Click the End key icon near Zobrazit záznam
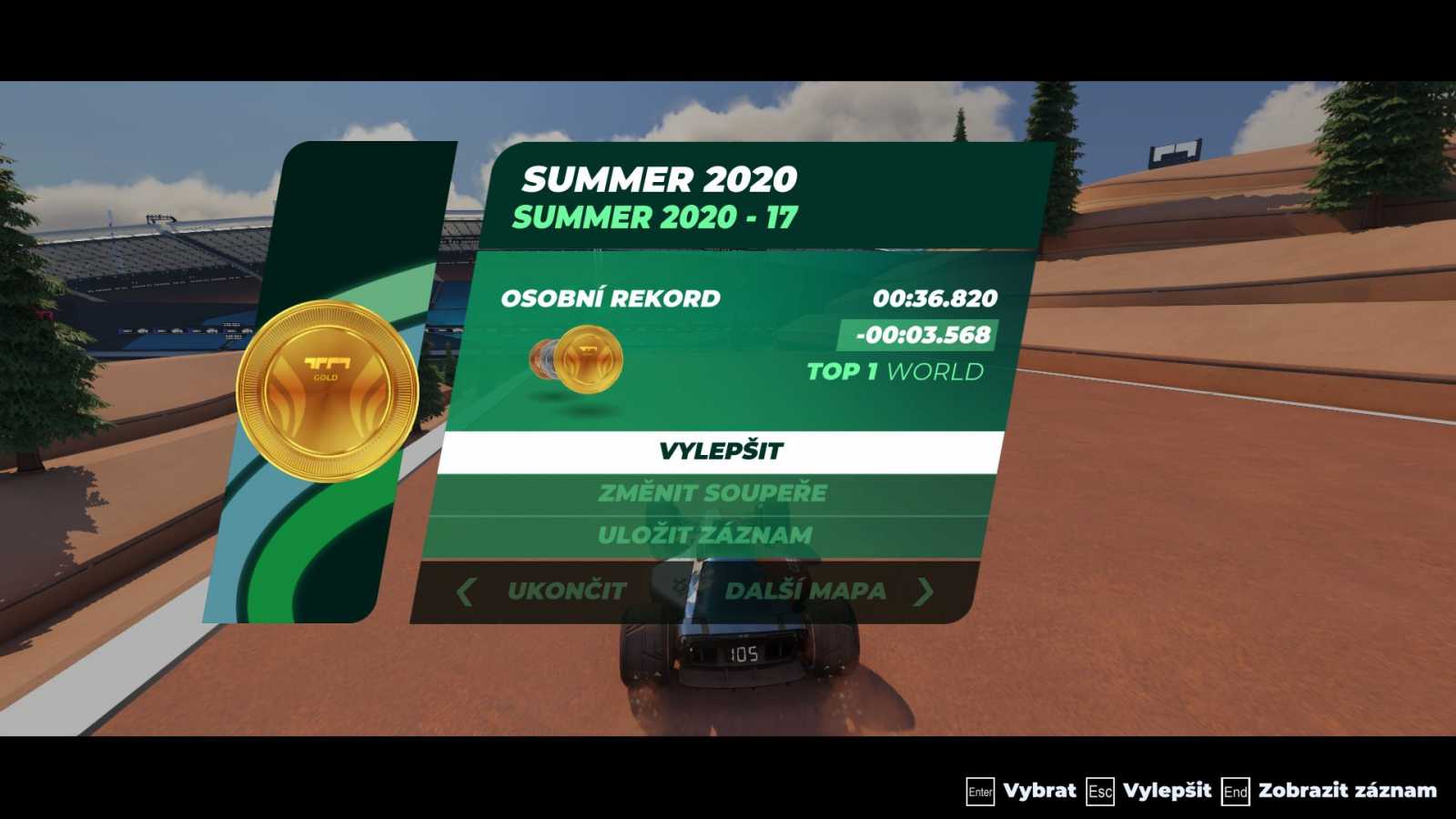 pos(1238,791)
